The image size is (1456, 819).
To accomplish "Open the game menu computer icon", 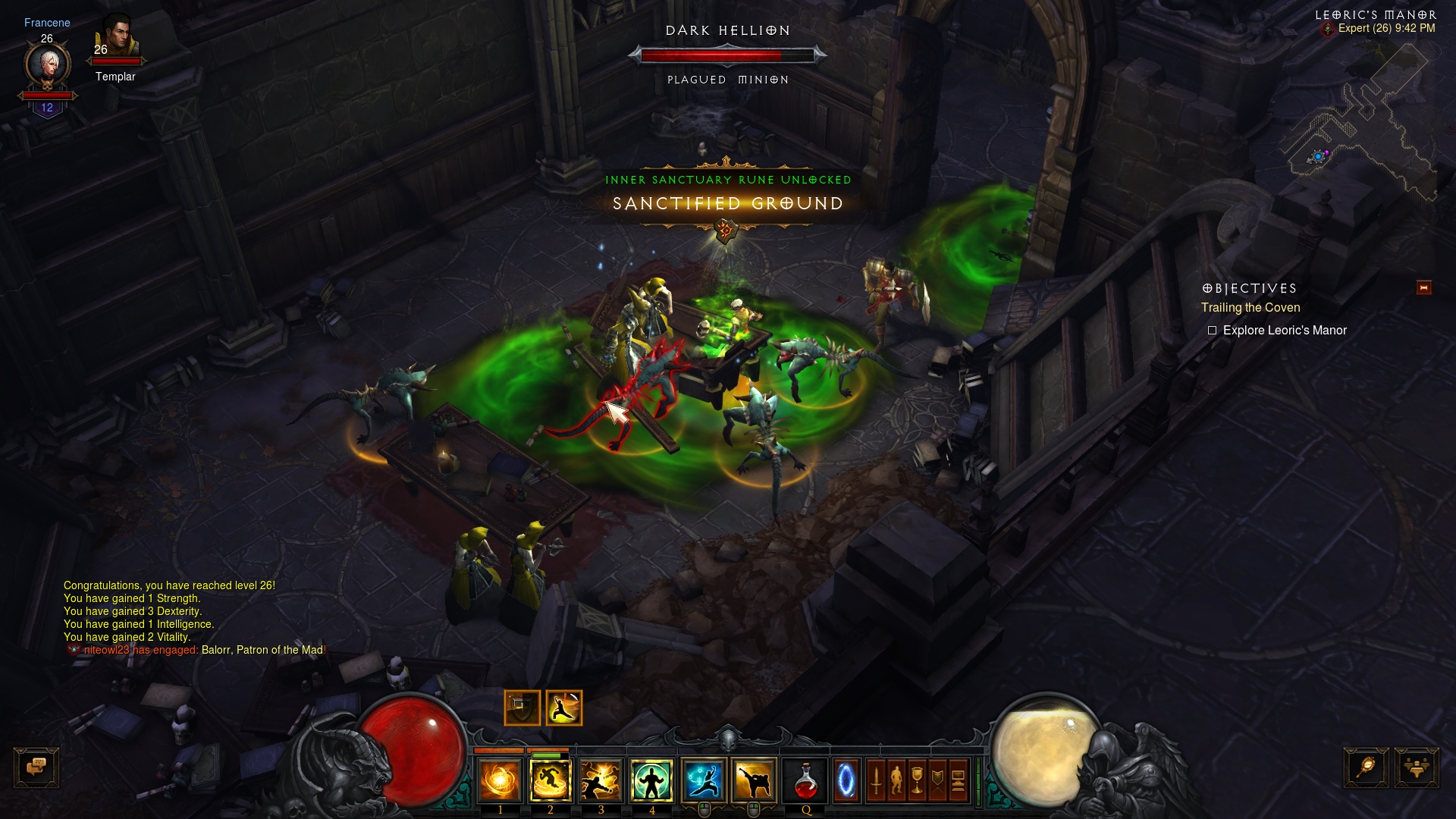I will tap(958, 781).
